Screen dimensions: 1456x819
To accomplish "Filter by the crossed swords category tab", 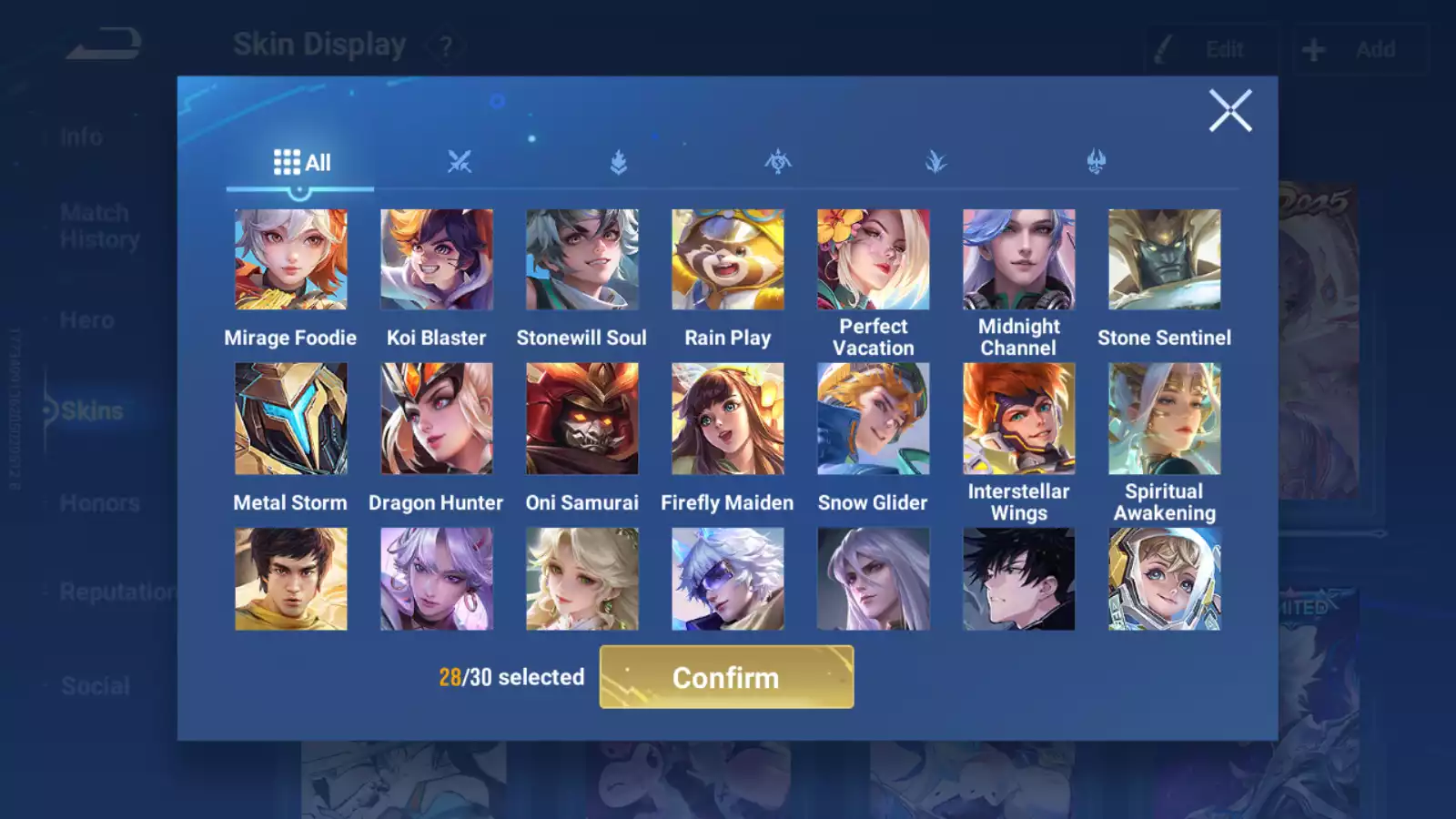I will click(x=460, y=163).
